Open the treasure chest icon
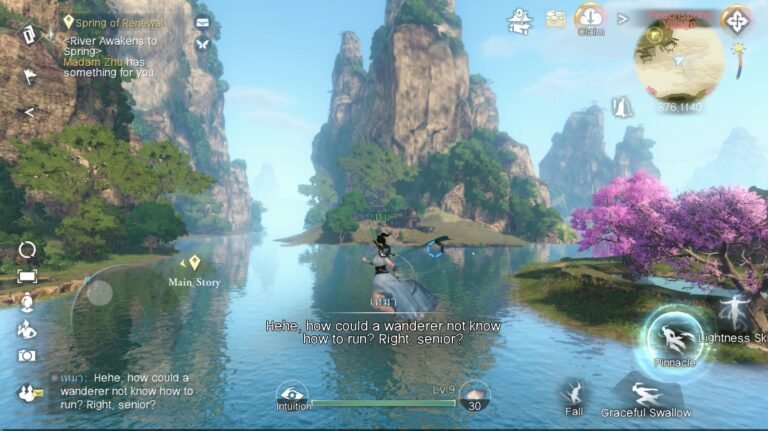768x431 pixels. tap(556, 19)
